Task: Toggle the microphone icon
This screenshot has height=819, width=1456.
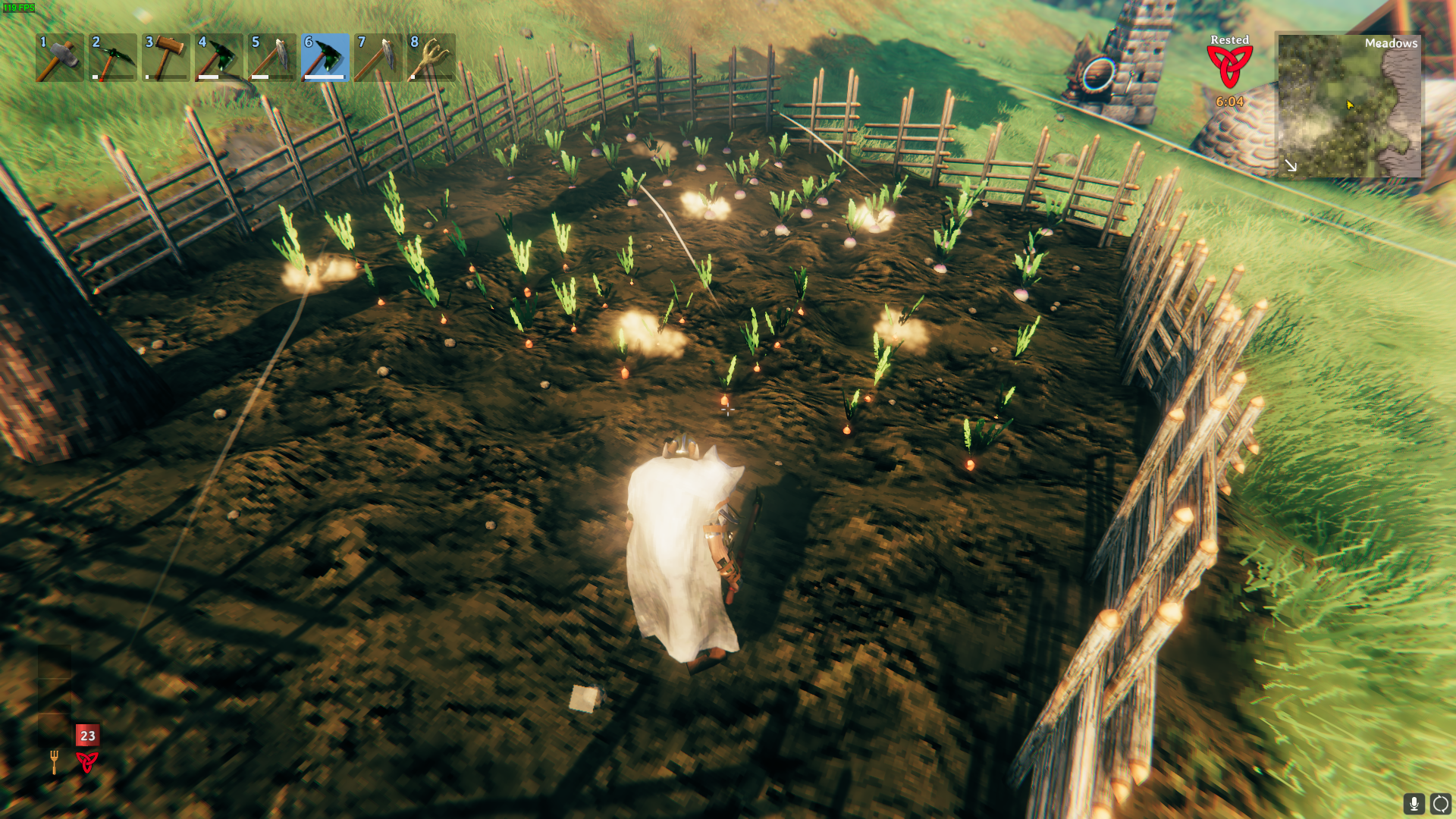Action: (x=1414, y=803)
